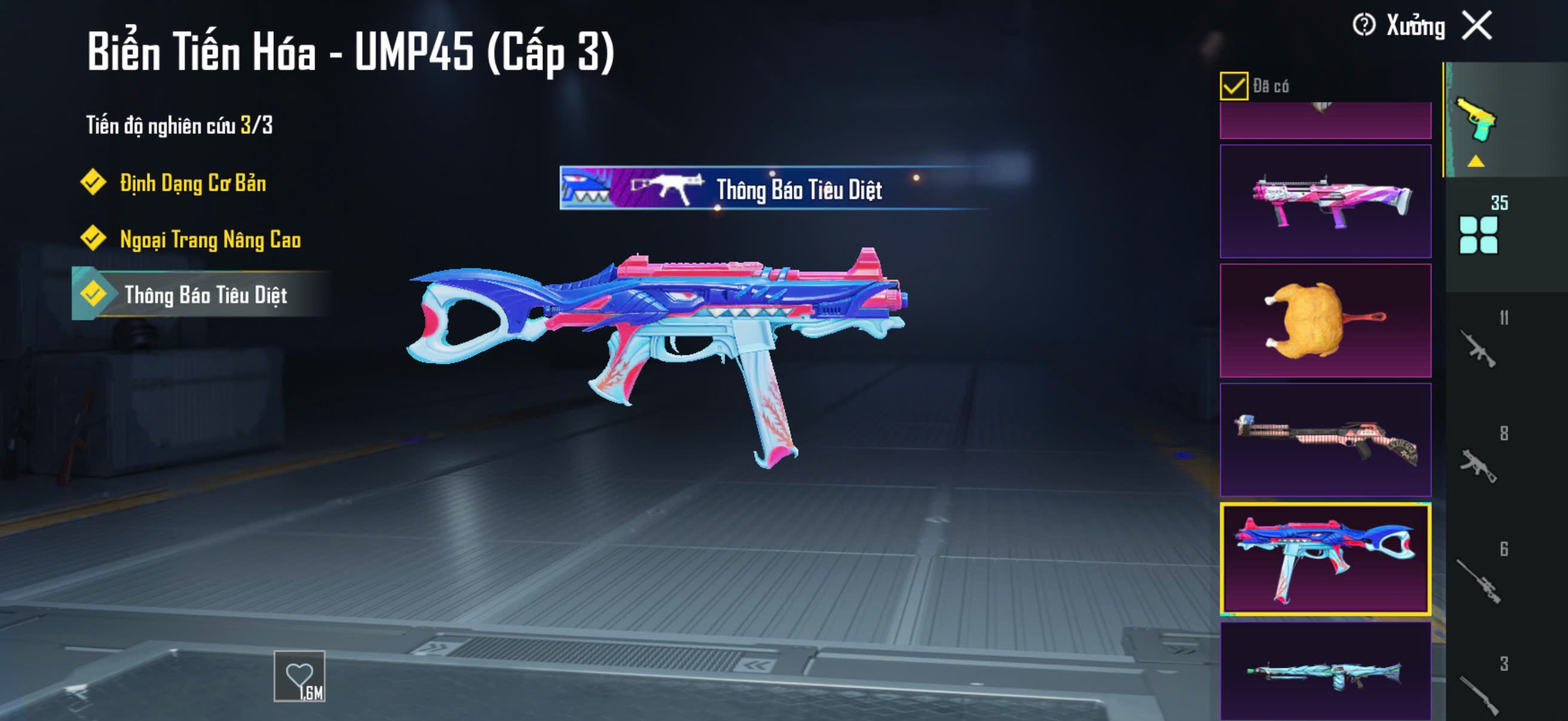Pick the red striped shotgun skin thumbnail

[1325, 439]
